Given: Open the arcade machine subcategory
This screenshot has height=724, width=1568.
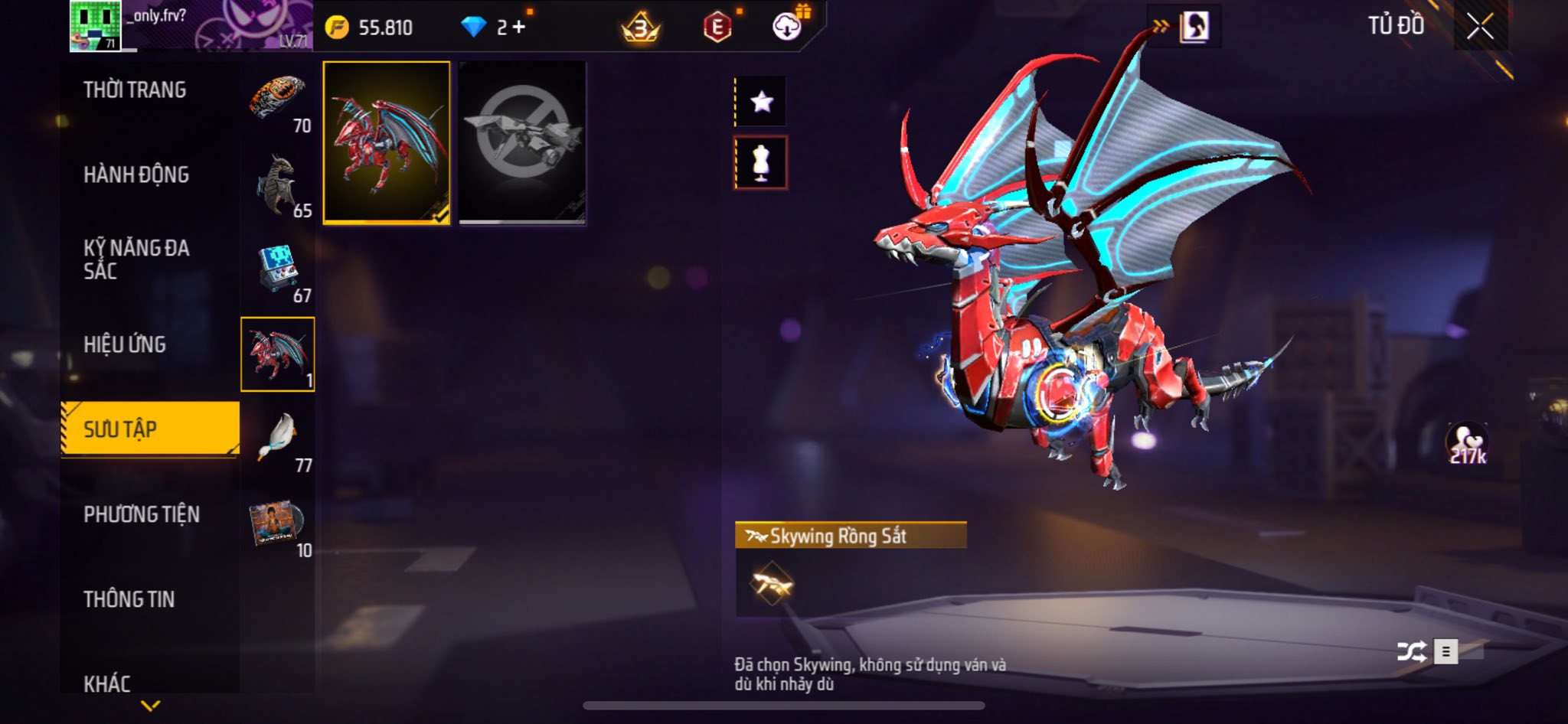Looking at the screenshot, I should 277,269.
